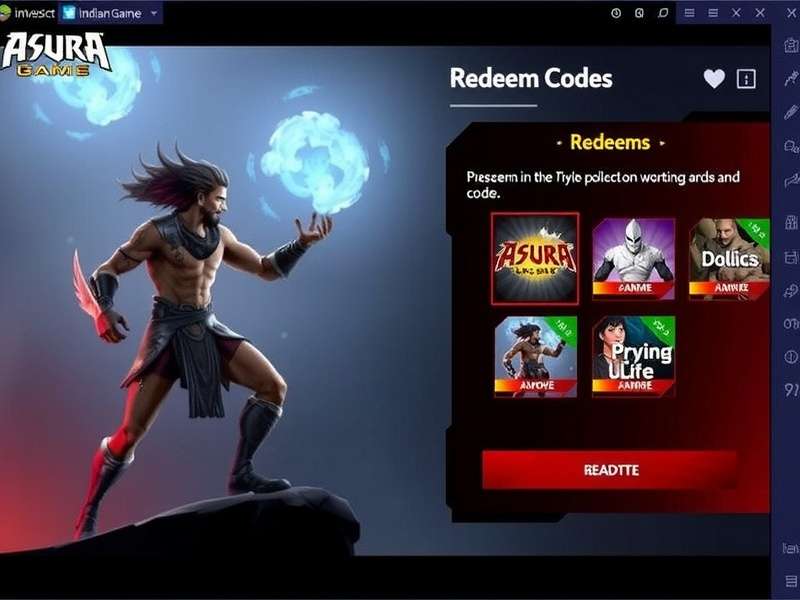Image resolution: width=800 pixels, height=600 pixels.
Task: Select the Asura game thumbnail
Action: pos(535,257)
